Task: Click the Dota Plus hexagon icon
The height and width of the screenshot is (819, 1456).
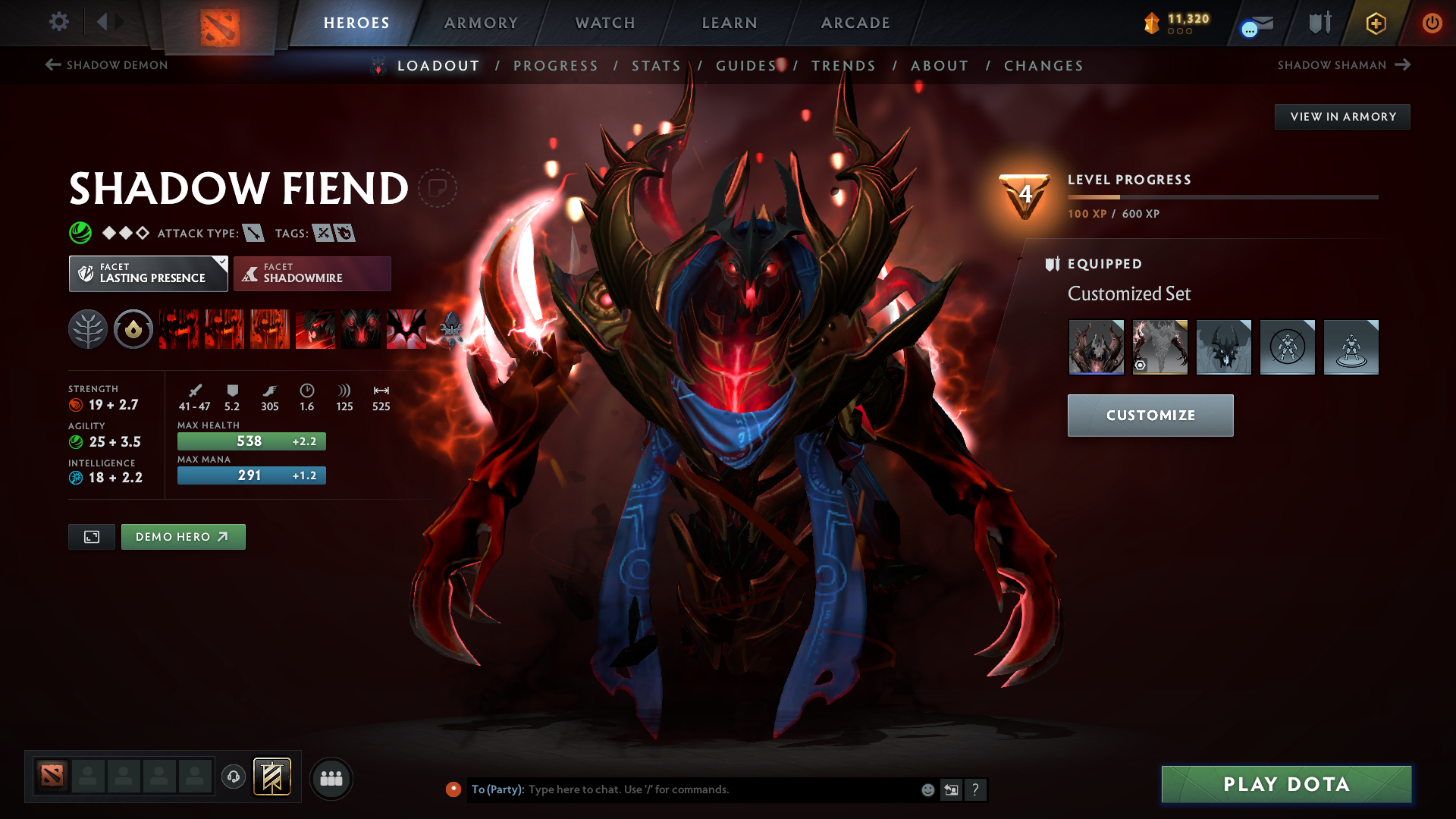Action: pos(1375,23)
